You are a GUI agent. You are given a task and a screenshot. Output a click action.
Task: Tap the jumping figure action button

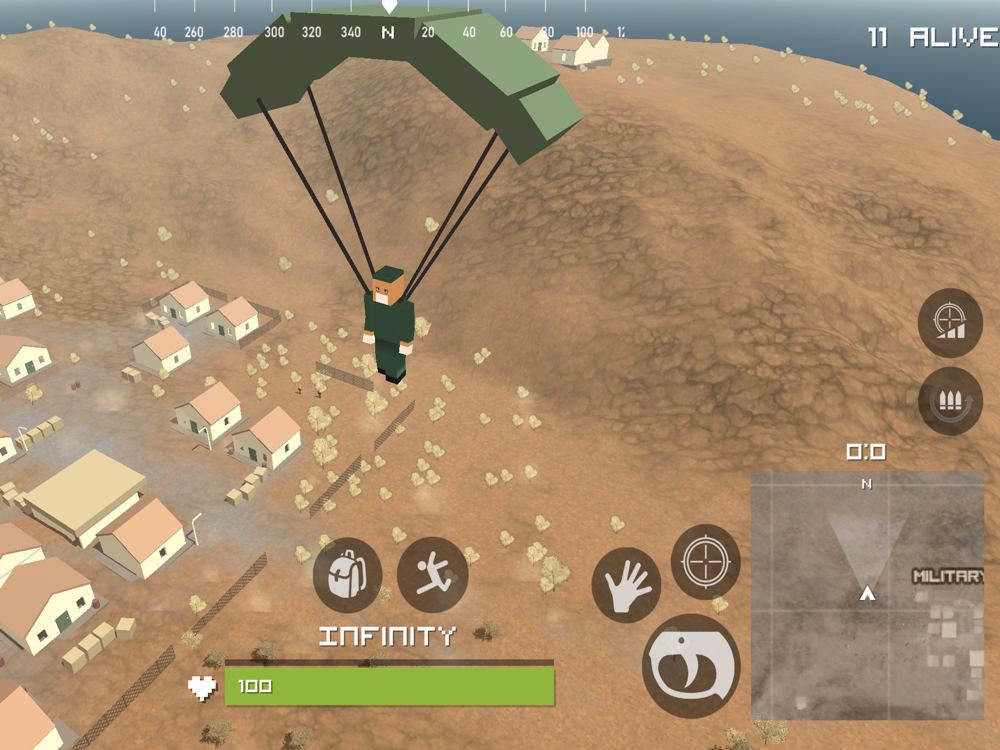tap(432, 575)
